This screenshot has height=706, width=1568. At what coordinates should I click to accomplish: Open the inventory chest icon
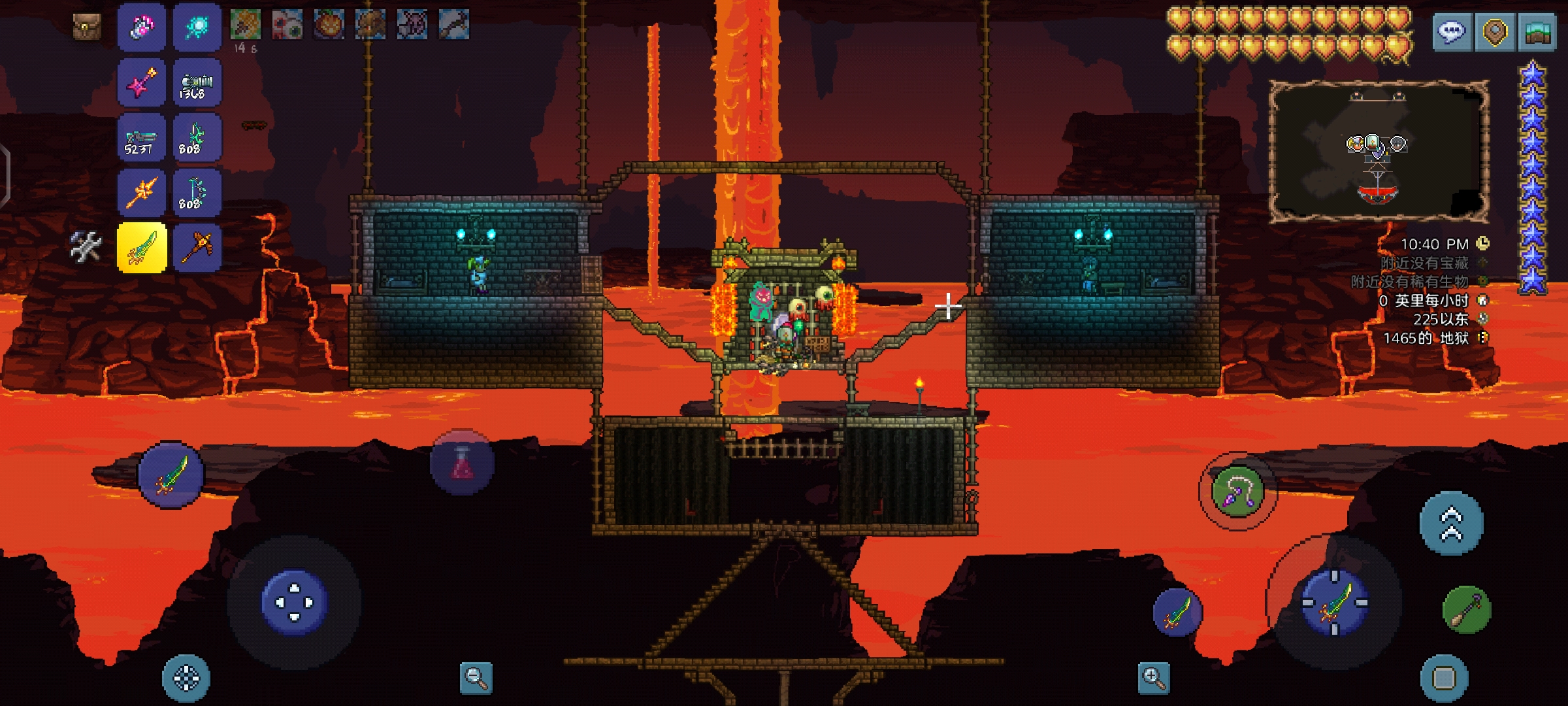(86, 27)
